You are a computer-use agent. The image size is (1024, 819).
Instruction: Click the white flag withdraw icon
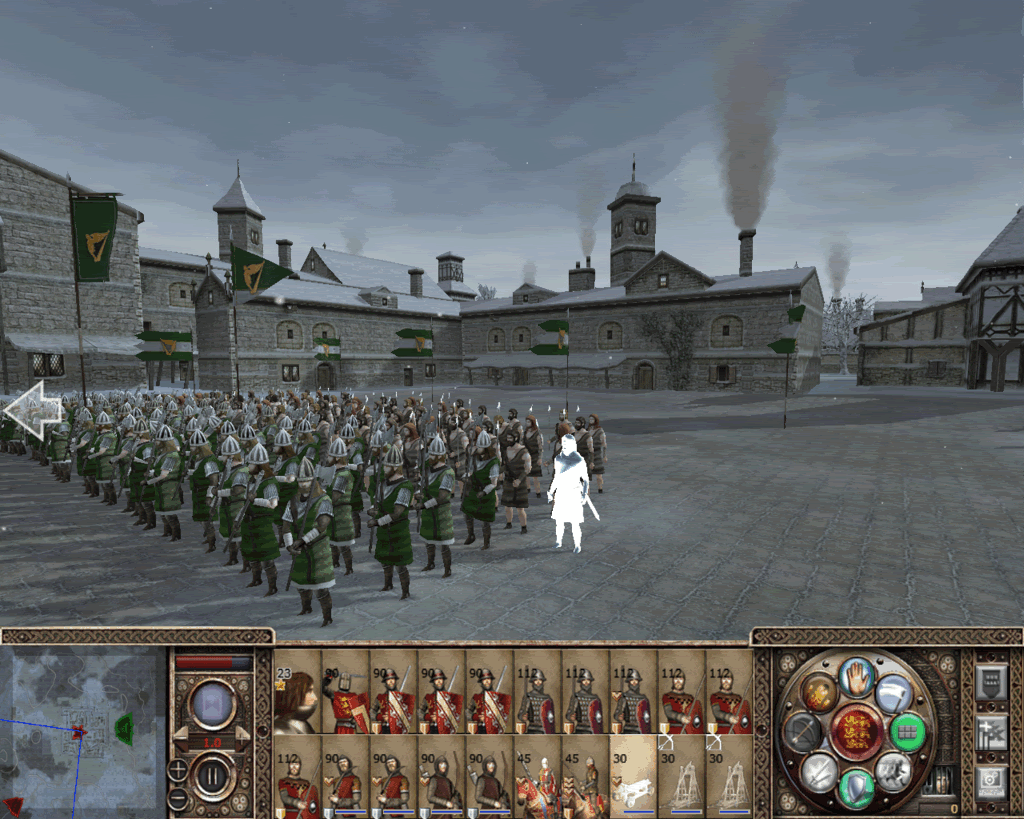pyautogui.click(x=892, y=692)
